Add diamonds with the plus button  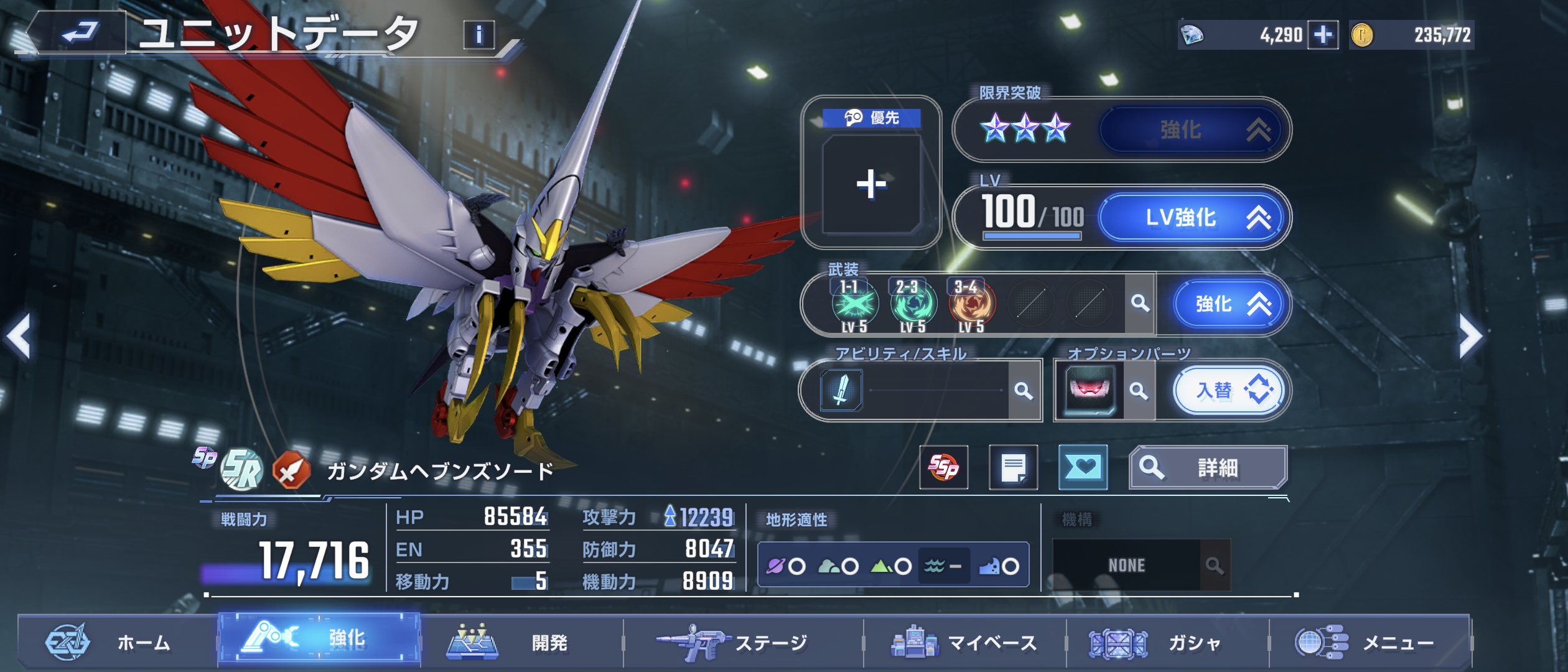(1322, 35)
